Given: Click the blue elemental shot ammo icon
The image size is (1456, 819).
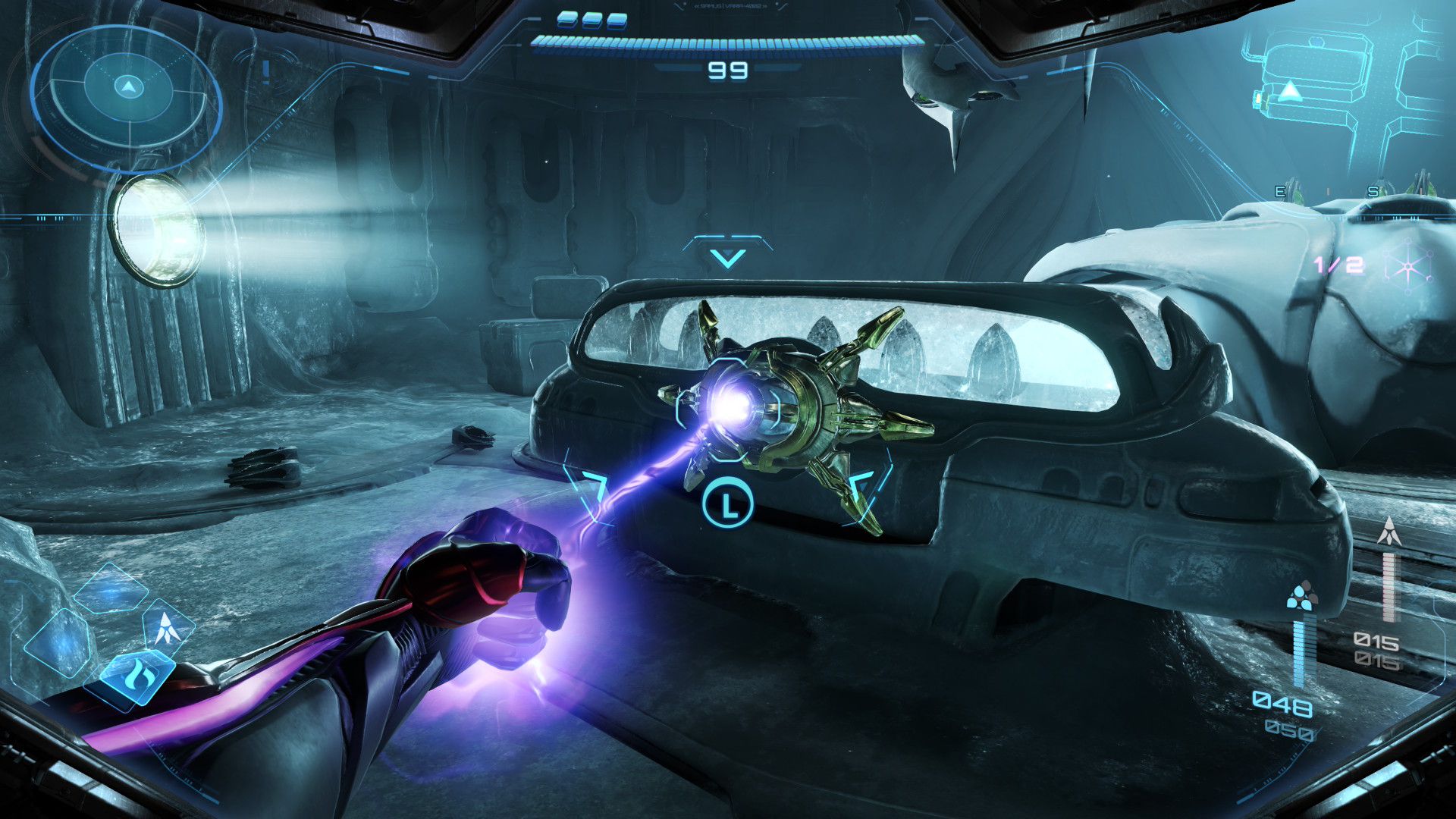Looking at the screenshot, I should coord(1301,596).
